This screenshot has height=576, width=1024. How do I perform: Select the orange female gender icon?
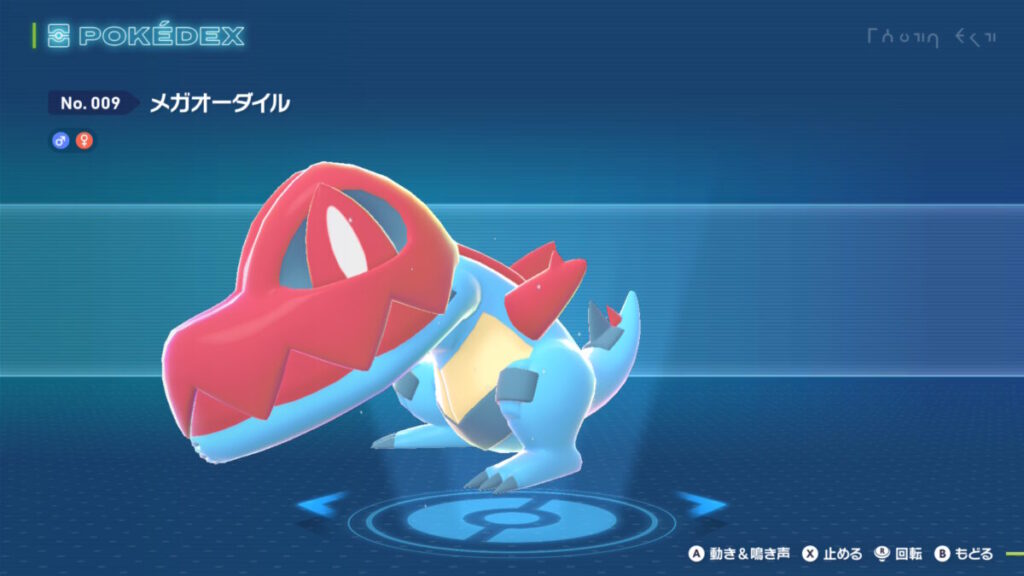tap(84, 141)
